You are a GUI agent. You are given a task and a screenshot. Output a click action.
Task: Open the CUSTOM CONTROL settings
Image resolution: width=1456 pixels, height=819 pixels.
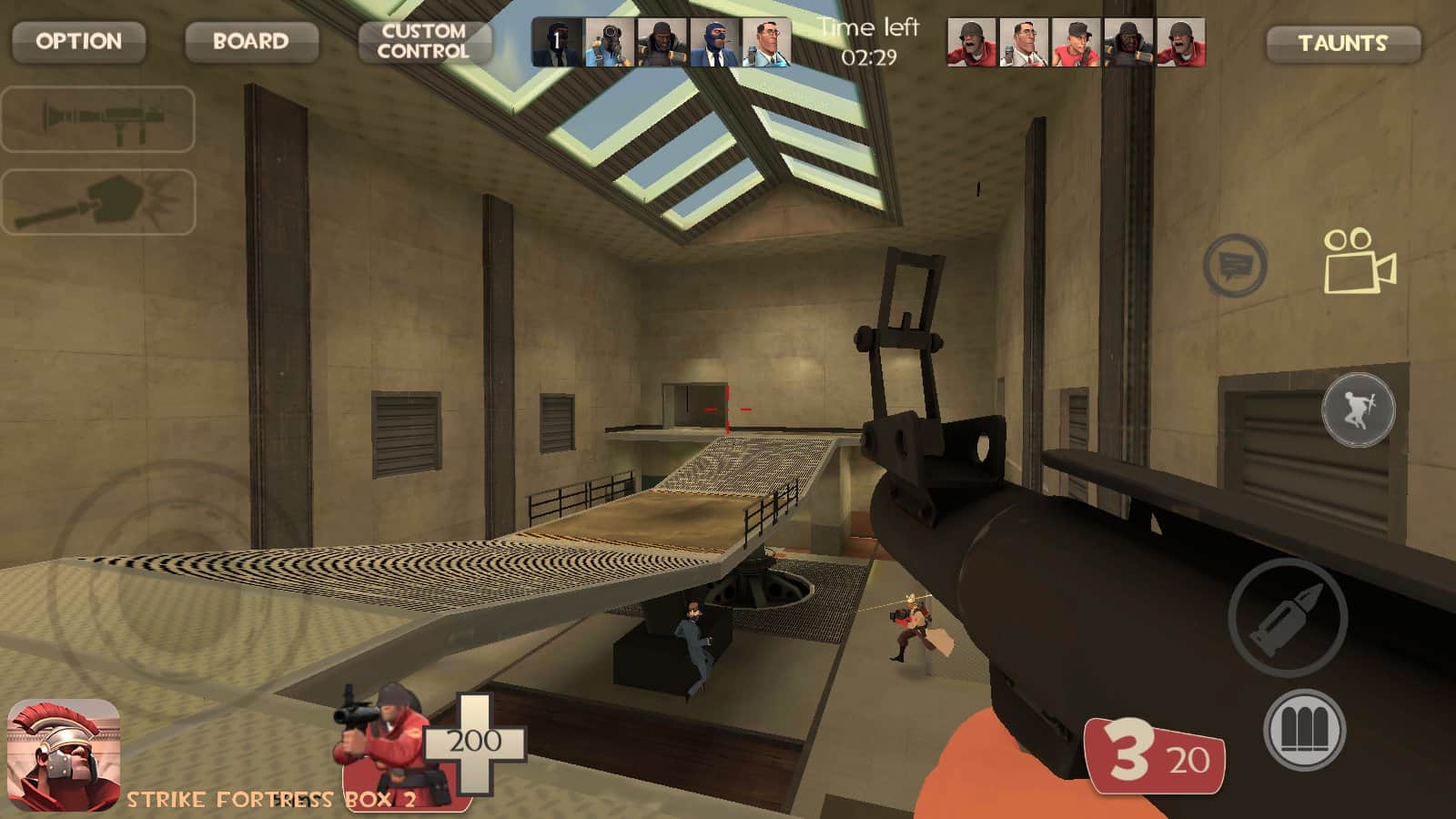[424, 42]
